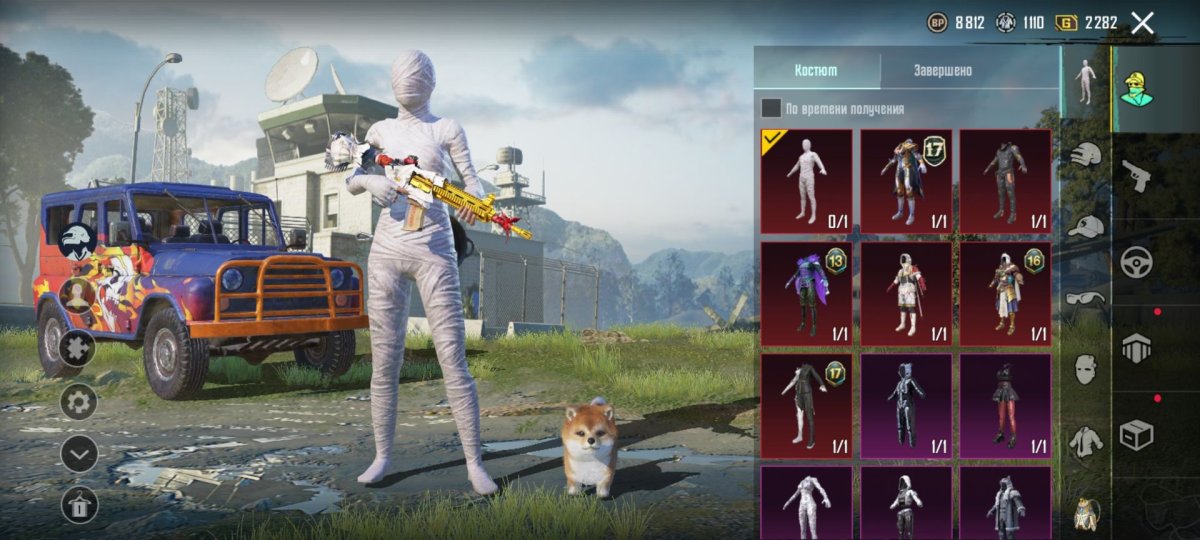Show the cap headwear category
The height and width of the screenshot is (540, 1200).
[x=1085, y=227]
